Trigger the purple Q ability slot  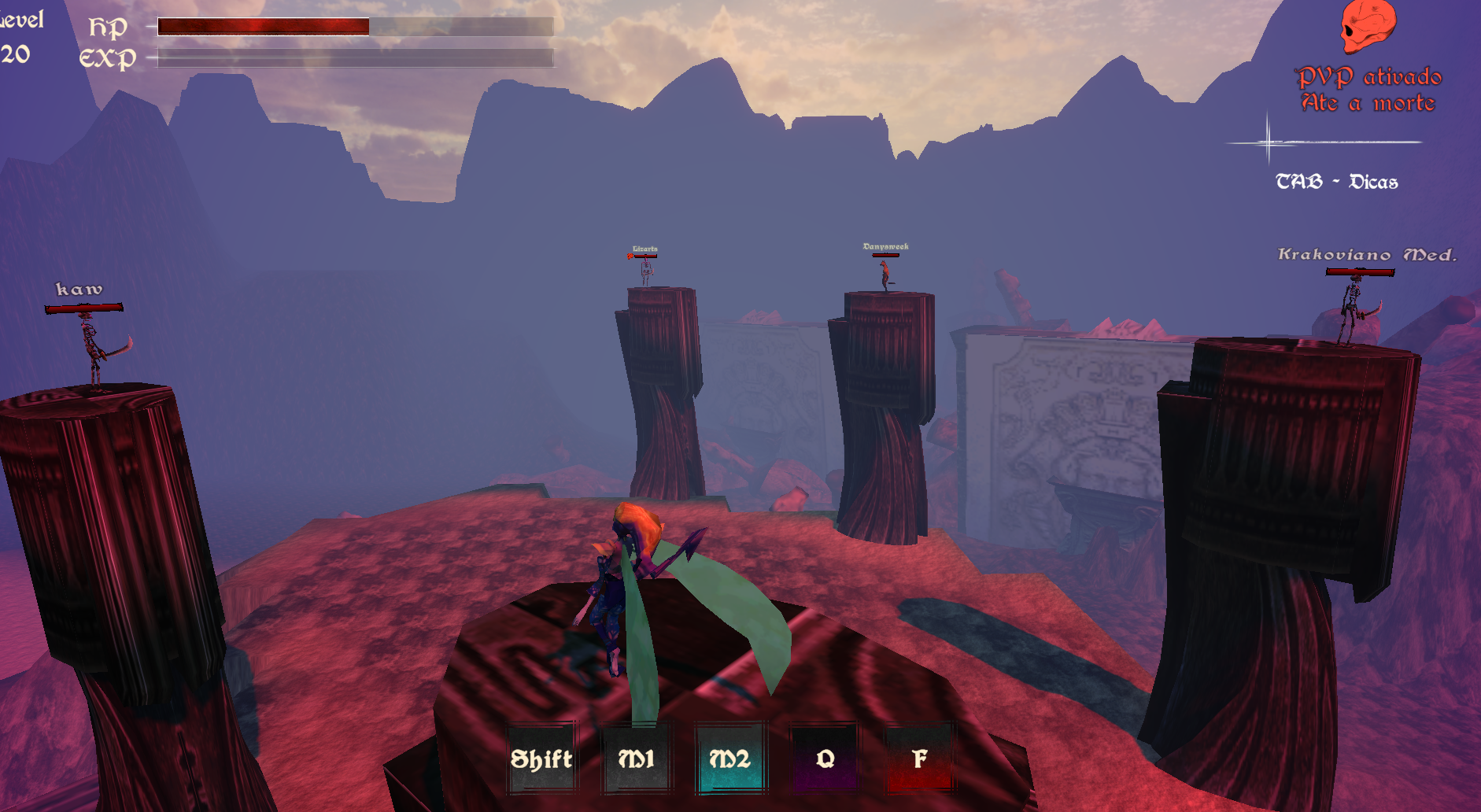[x=825, y=758]
